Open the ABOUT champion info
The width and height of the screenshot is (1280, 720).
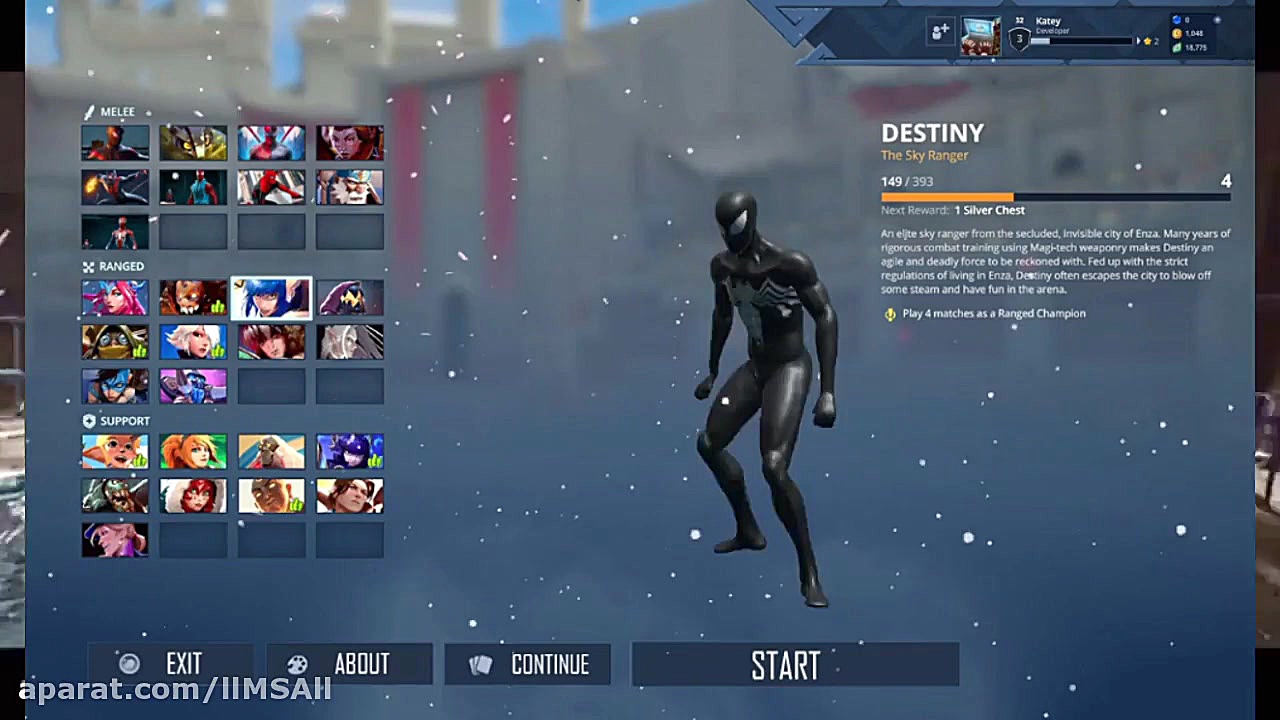(348, 665)
